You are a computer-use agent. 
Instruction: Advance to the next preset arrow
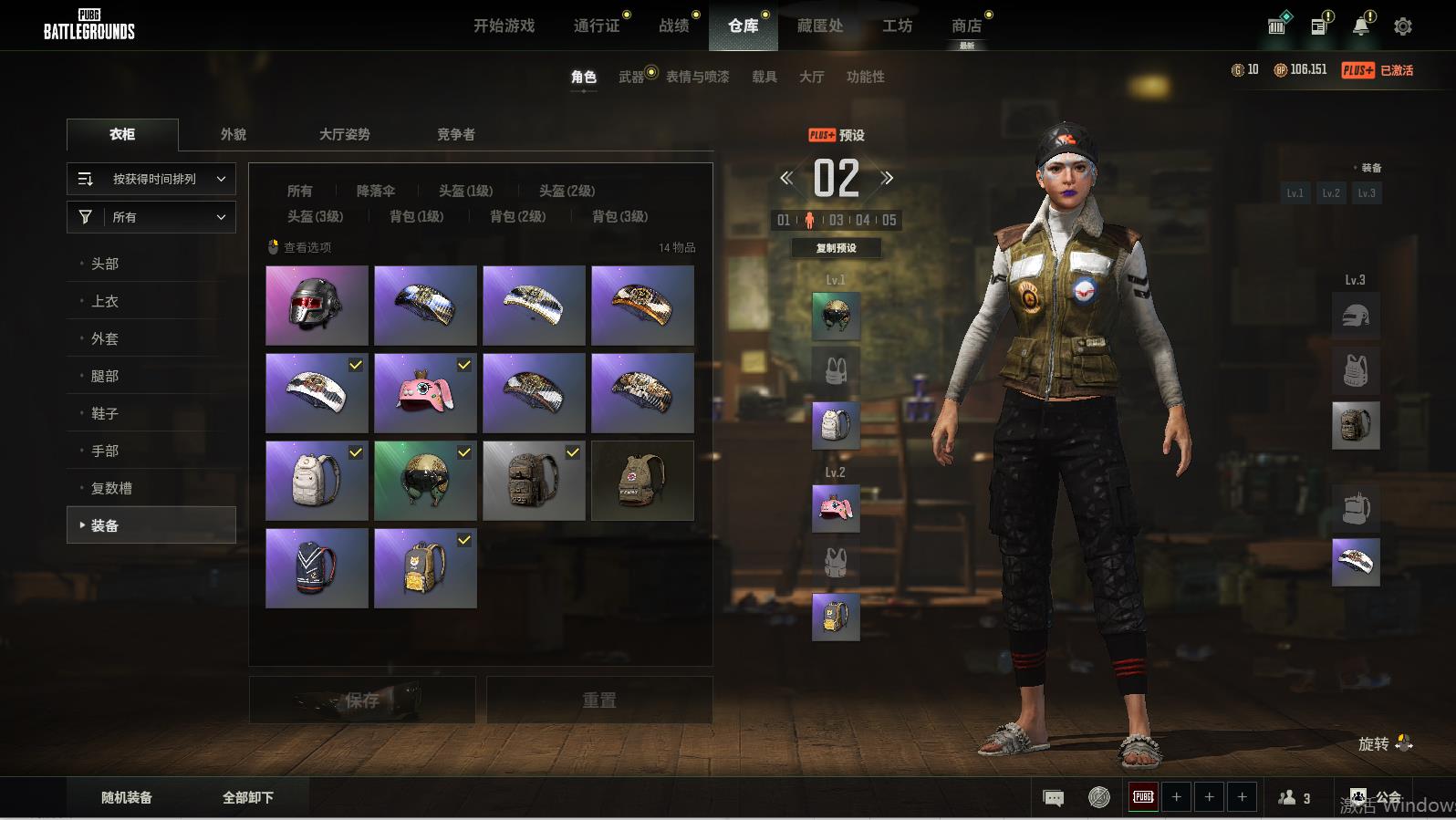887,178
